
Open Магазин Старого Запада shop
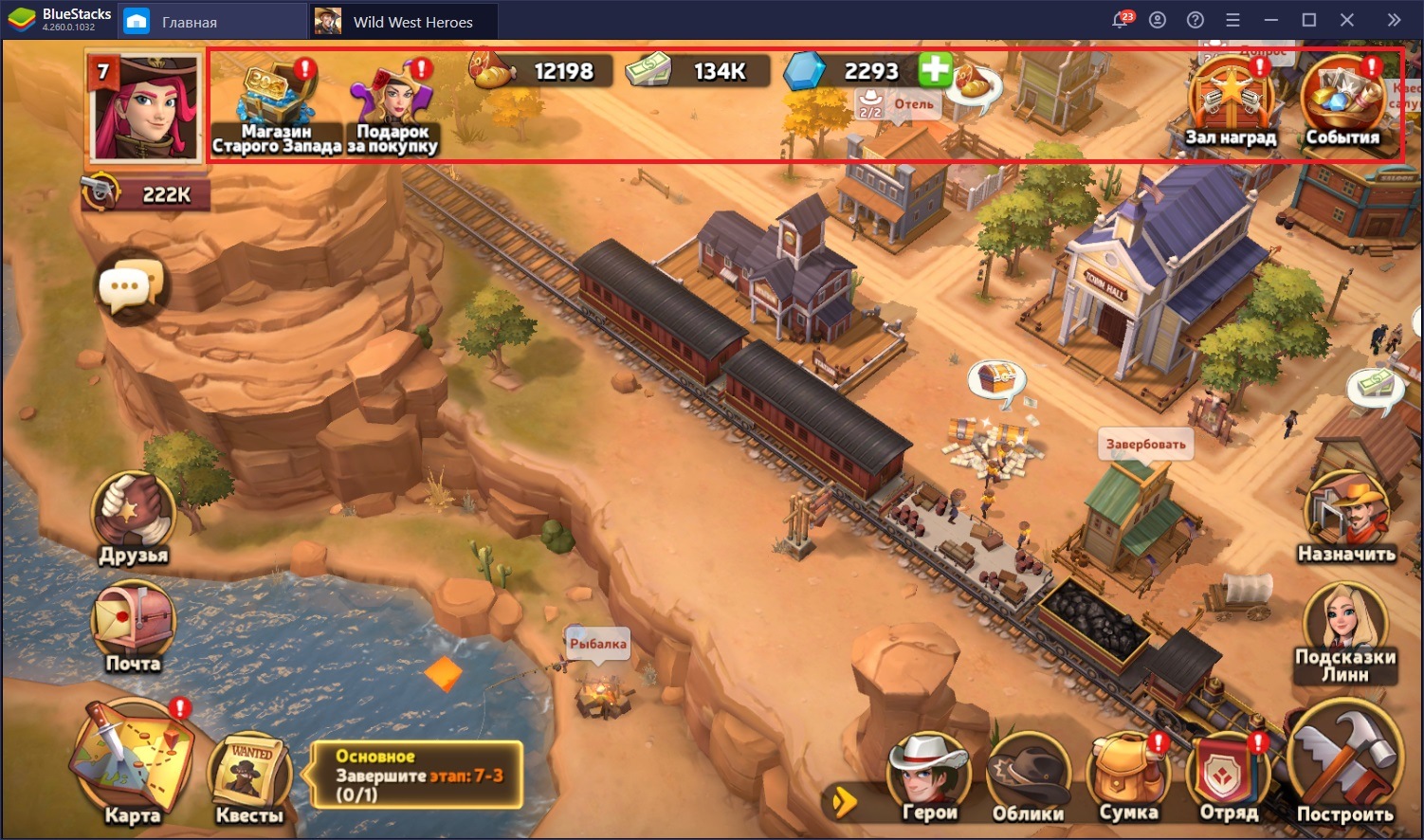click(x=275, y=102)
